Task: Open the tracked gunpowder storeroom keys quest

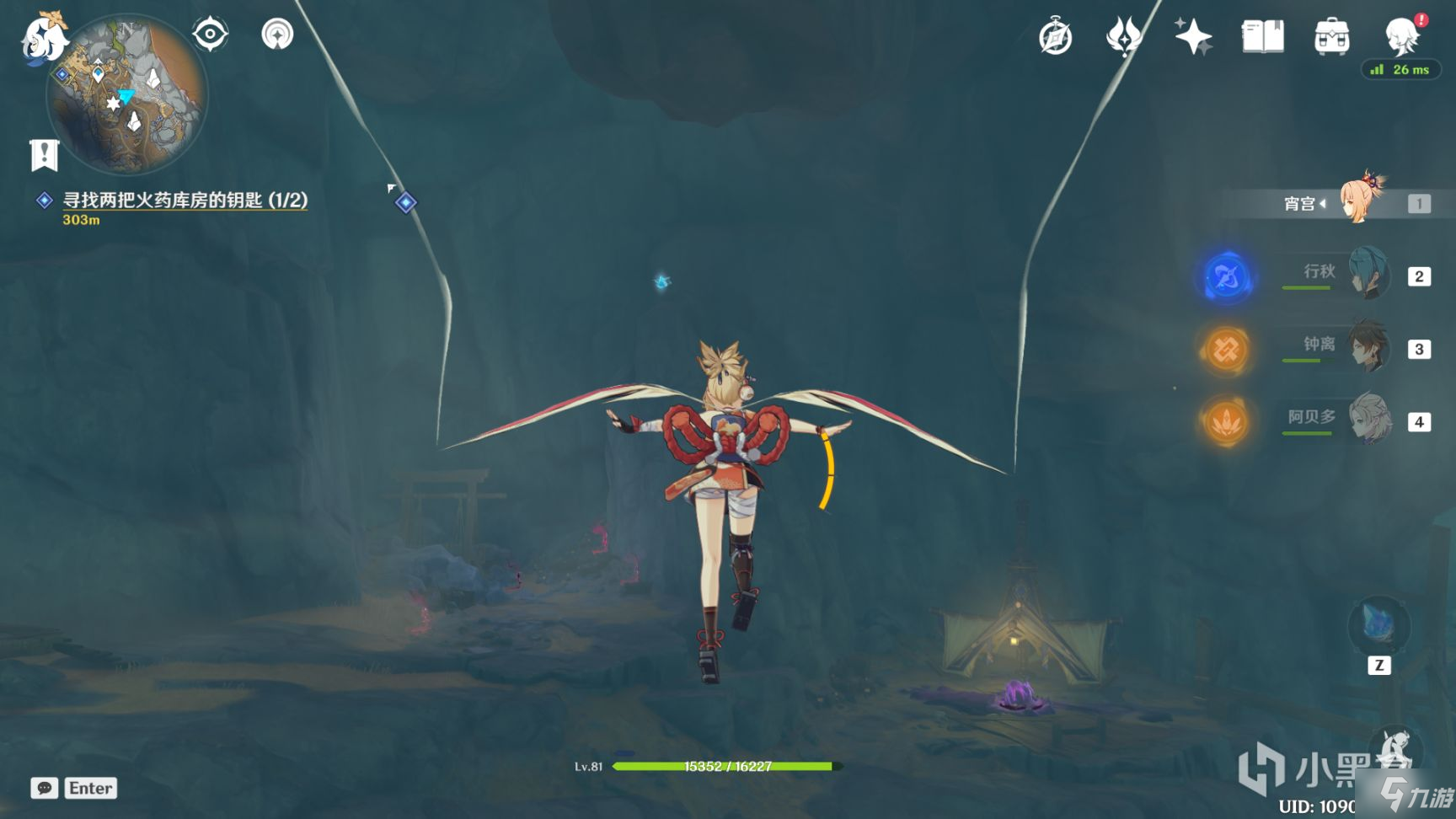Action: pos(185,201)
